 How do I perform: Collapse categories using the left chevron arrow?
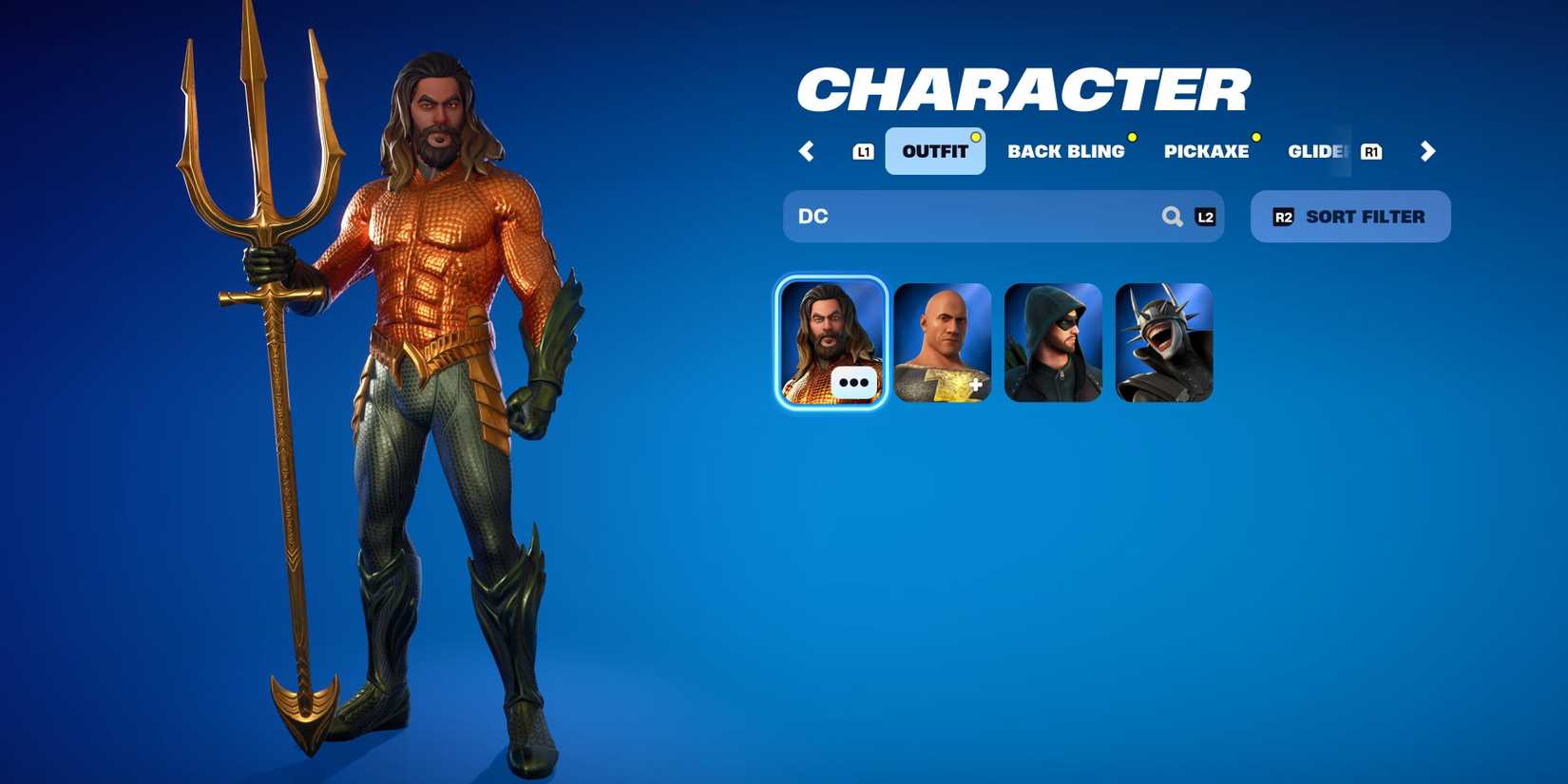tap(807, 151)
